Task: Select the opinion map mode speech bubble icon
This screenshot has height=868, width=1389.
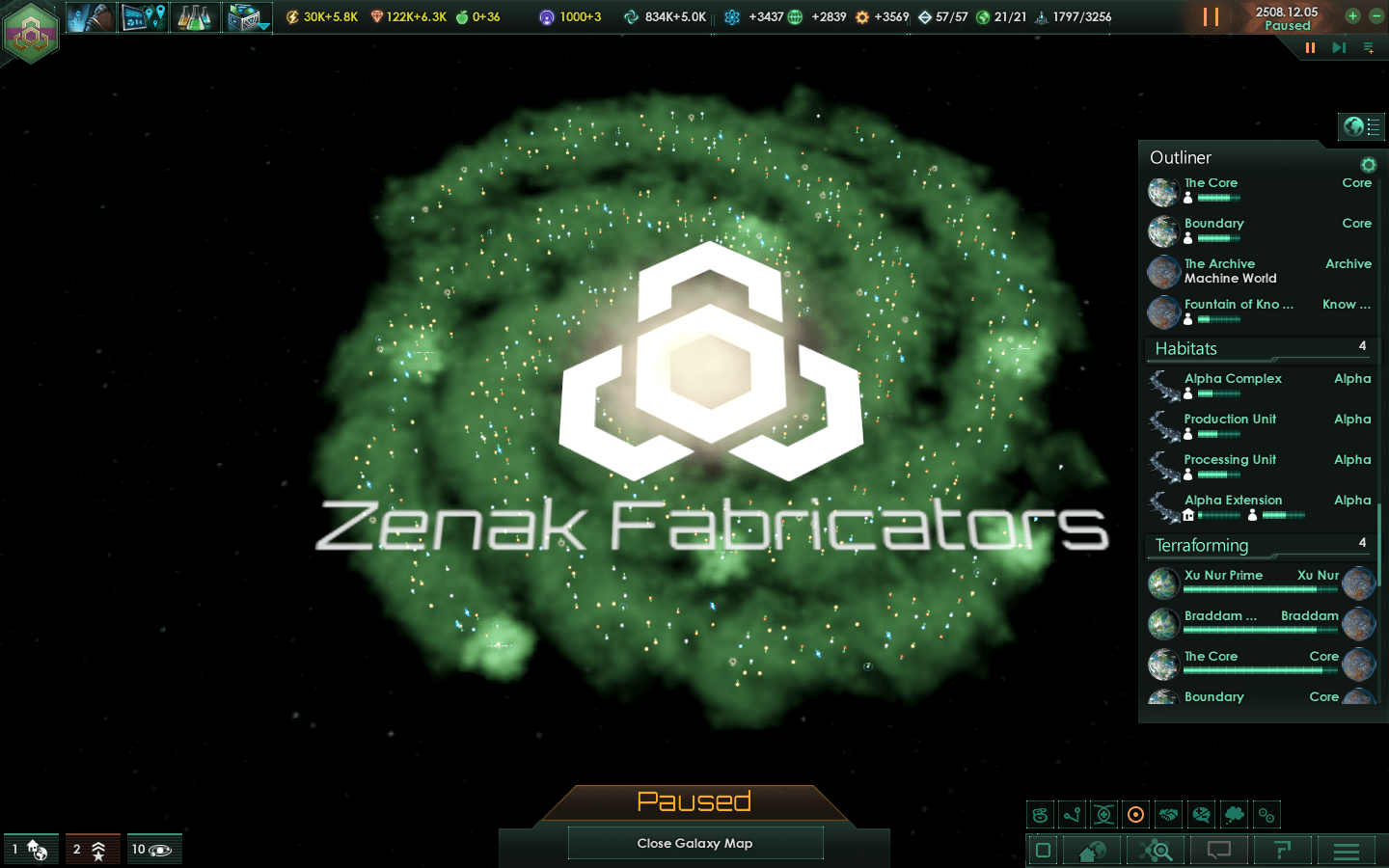Action: click(1201, 814)
